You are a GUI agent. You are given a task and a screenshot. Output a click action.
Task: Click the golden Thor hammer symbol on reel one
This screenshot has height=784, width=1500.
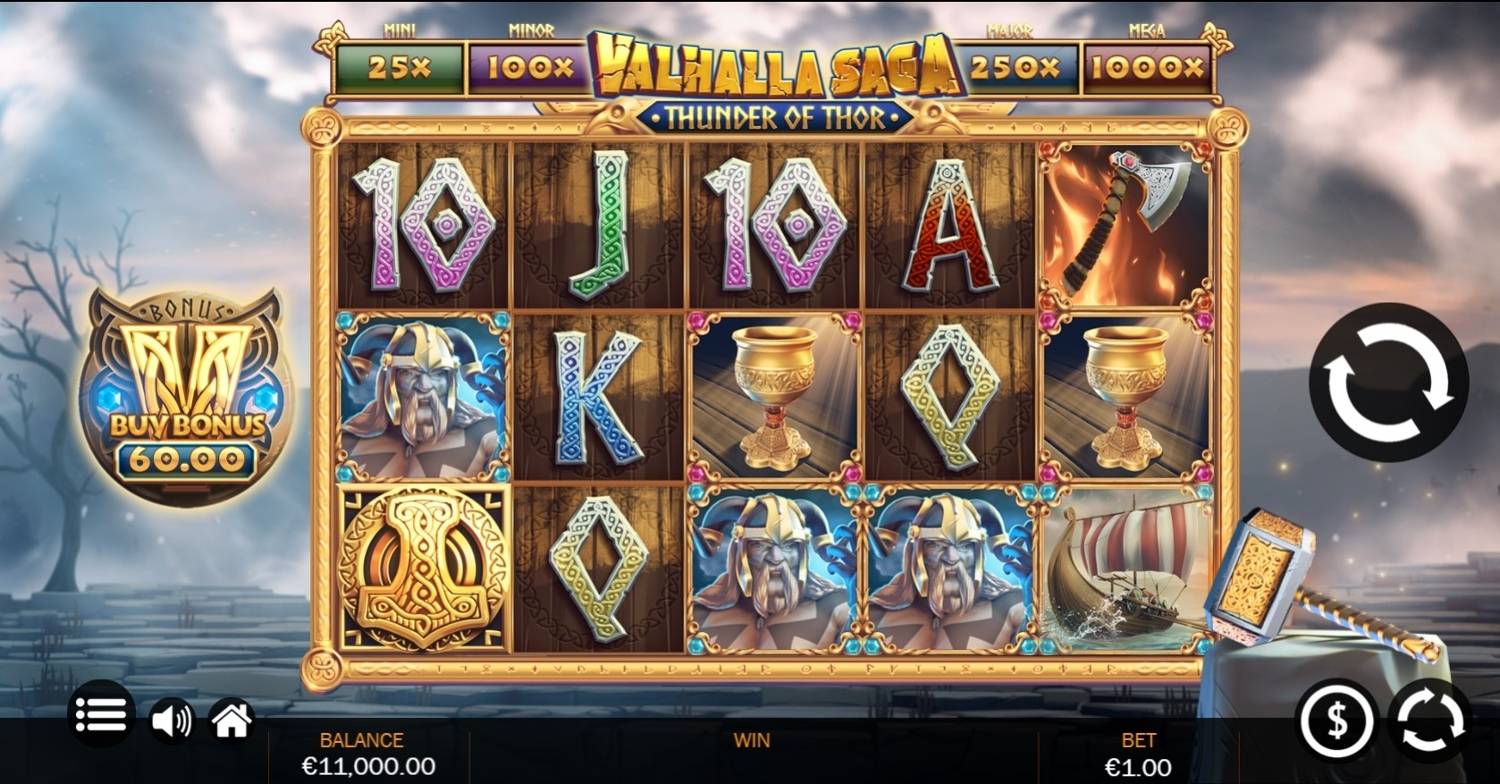click(x=425, y=570)
